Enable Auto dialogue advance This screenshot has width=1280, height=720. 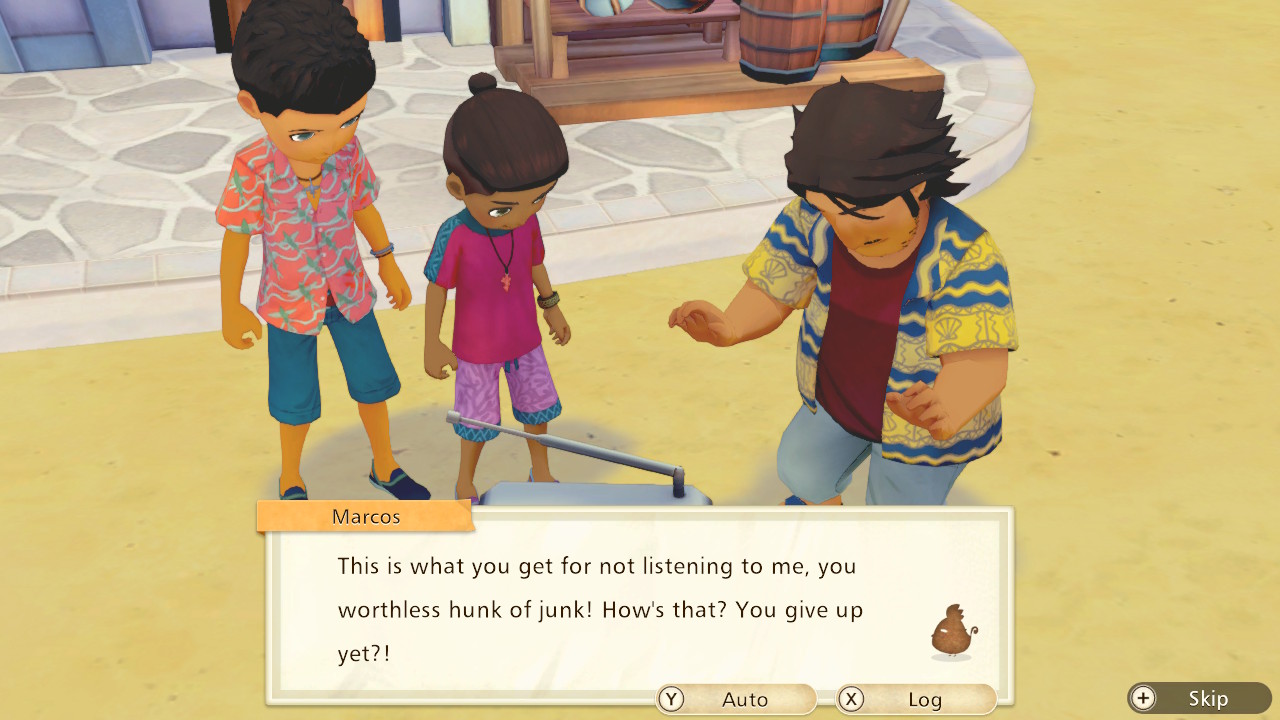(x=736, y=699)
